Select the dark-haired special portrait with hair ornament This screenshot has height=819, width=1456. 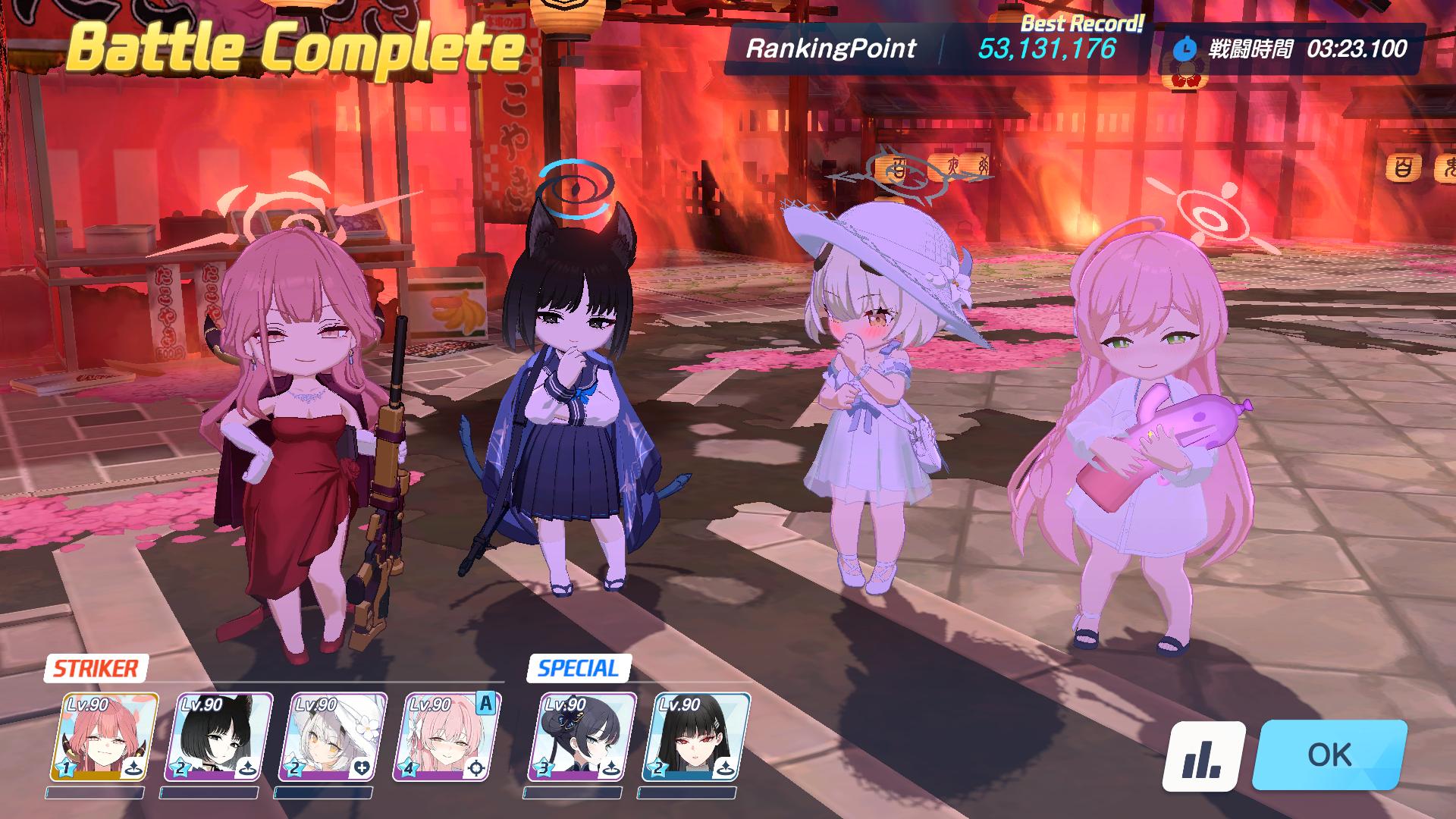click(x=582, y=737)
